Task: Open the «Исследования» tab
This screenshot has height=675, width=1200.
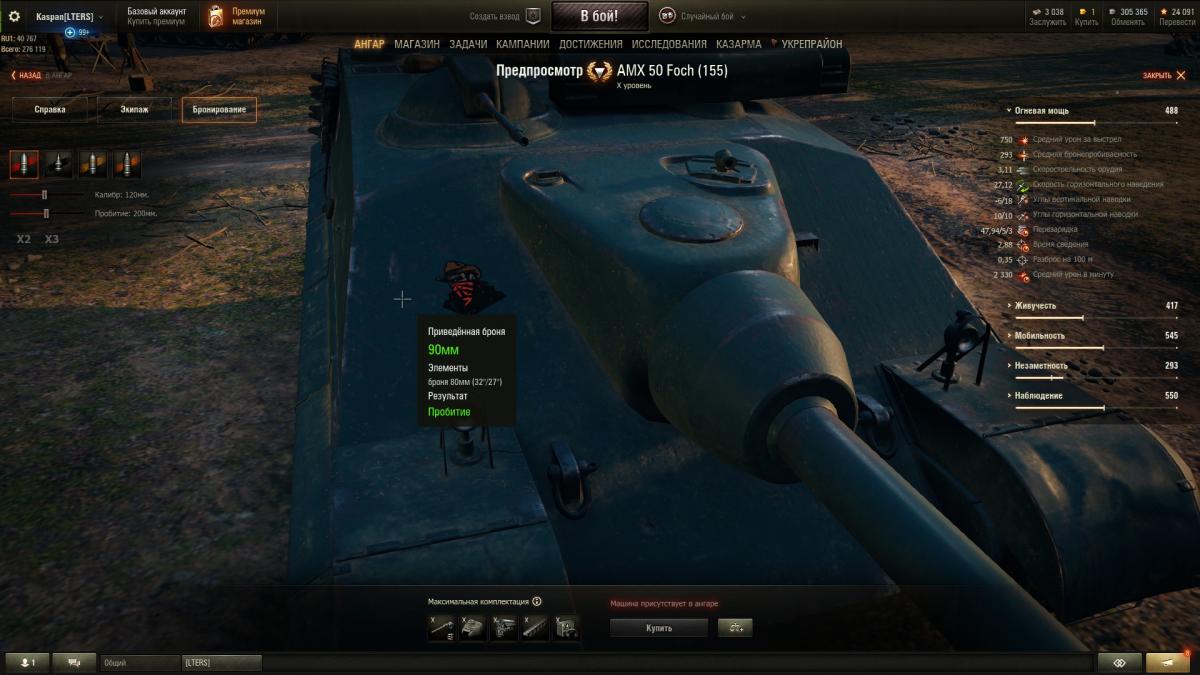Action: click(x=669, y=44)
